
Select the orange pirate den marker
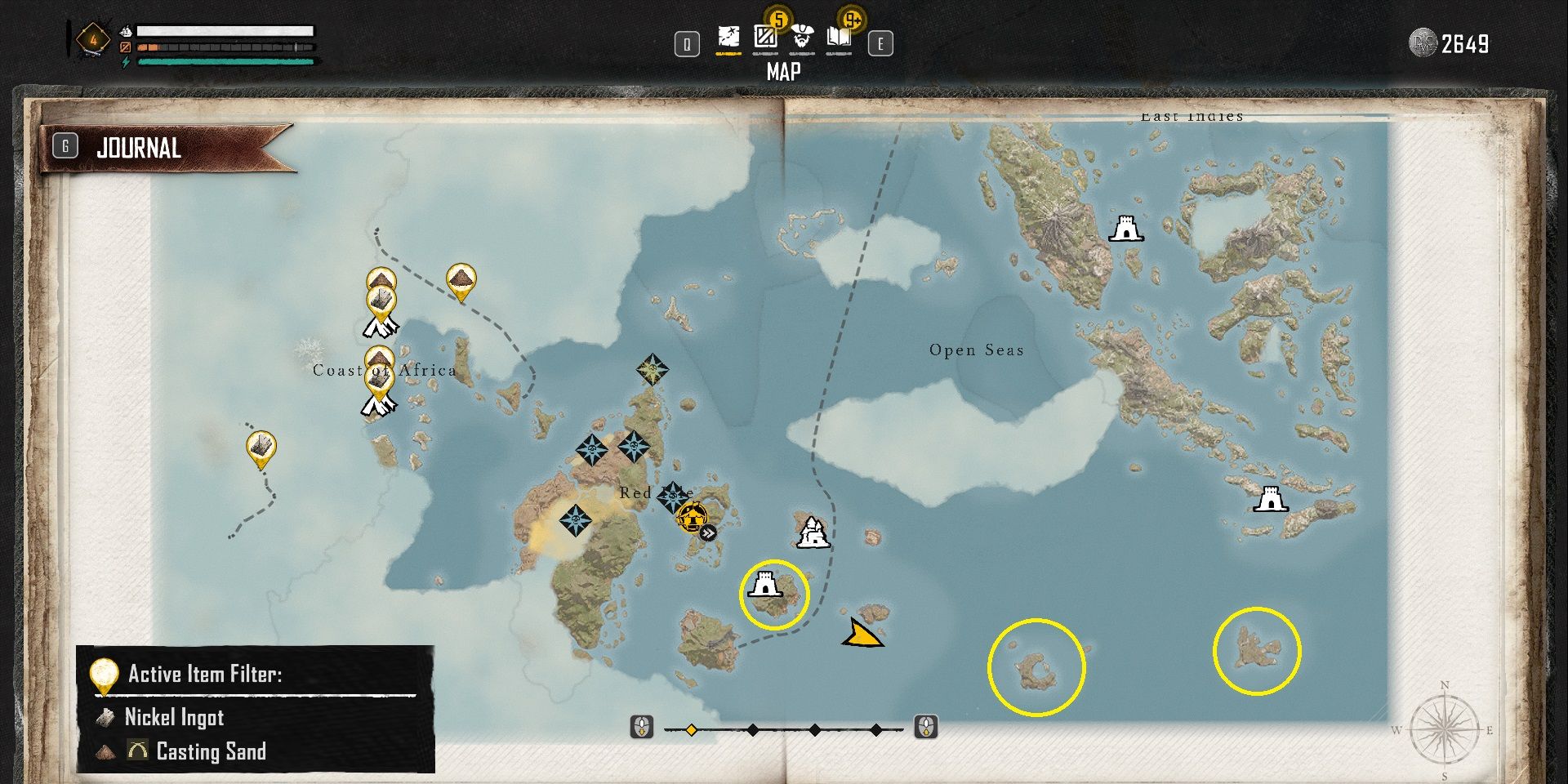point(691,517)
